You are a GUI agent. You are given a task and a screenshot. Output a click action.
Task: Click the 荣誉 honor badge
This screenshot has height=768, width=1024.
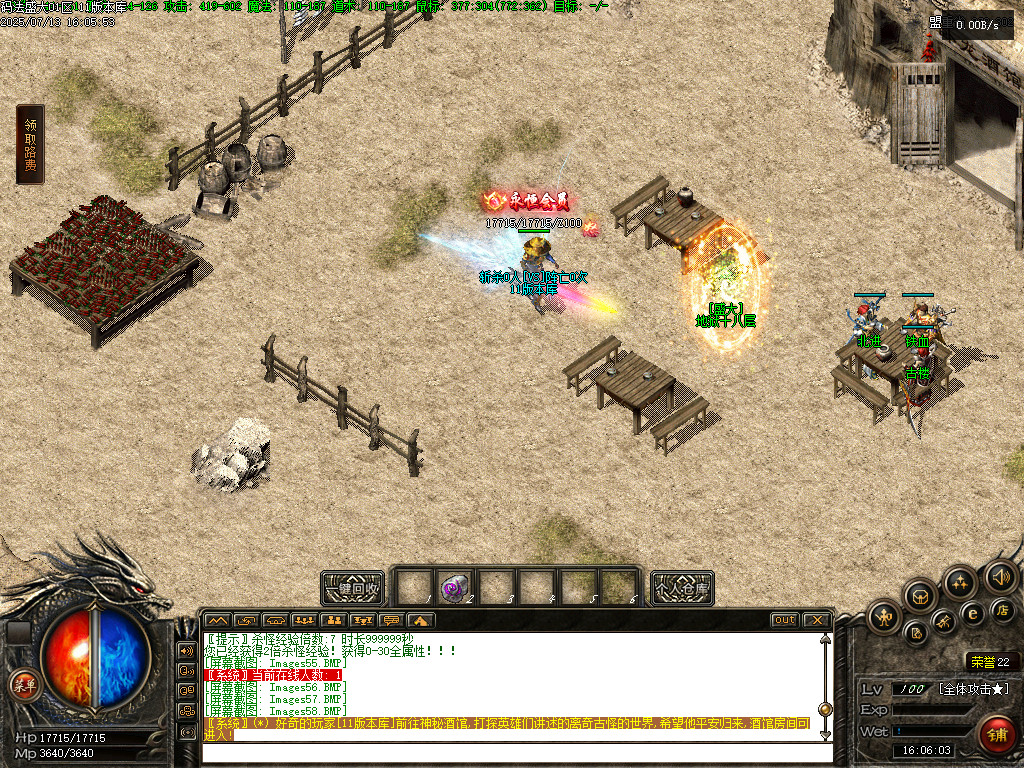coord(990,662)
